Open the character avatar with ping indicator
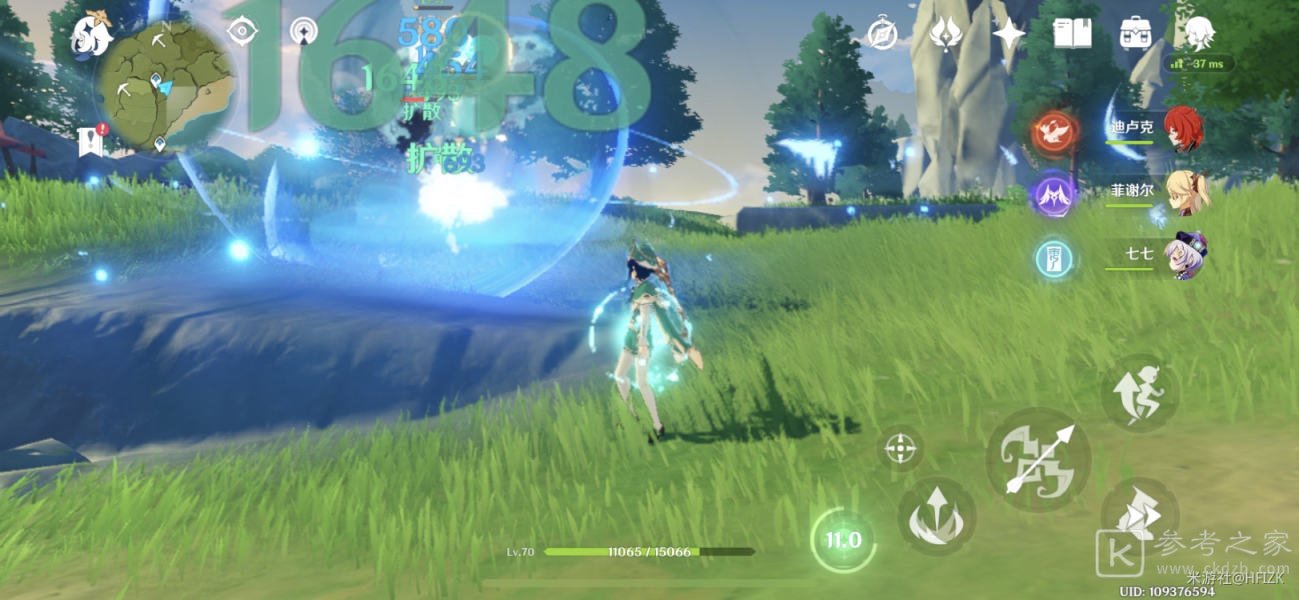1299x600 pixels. tap(1199, 33)
